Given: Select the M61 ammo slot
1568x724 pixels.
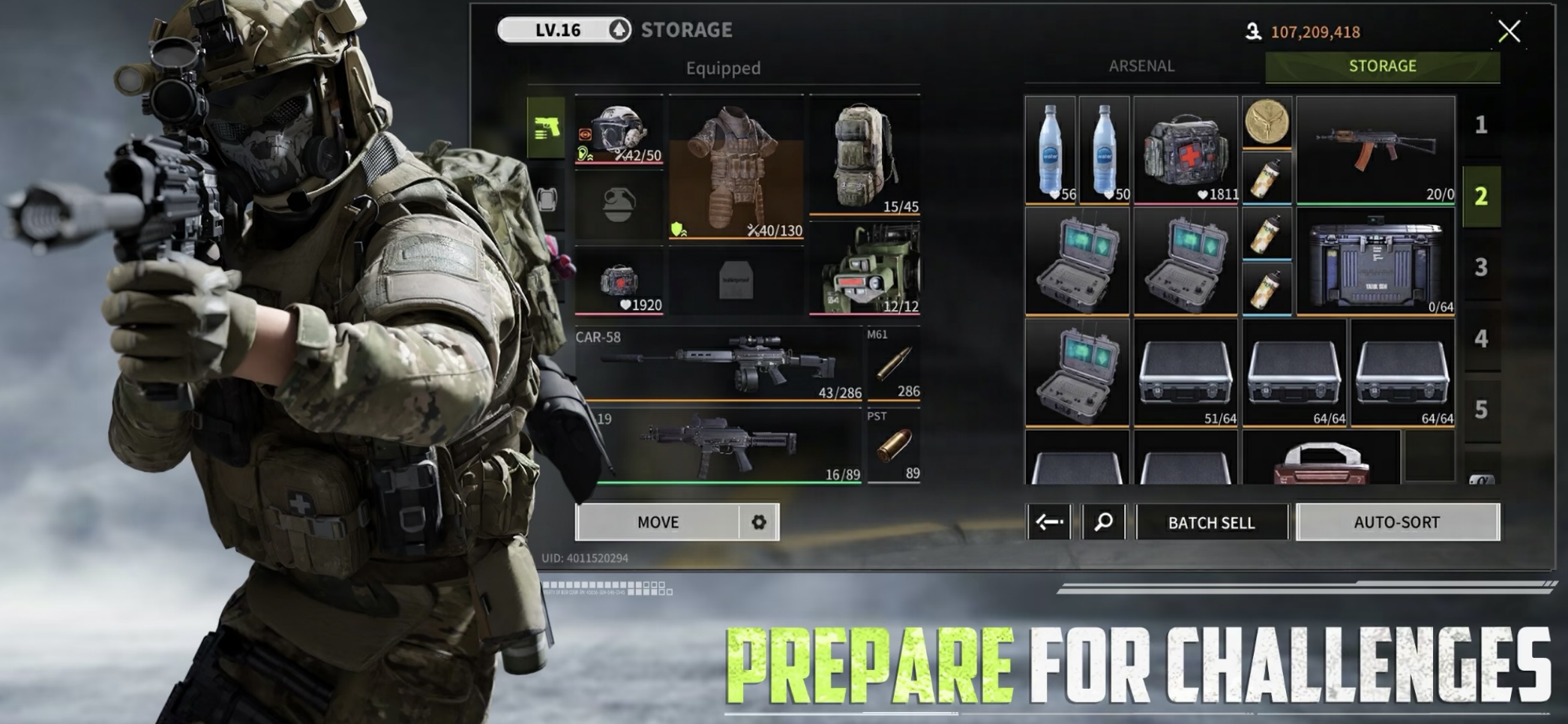Looking at the screenshot, I should [894, 365].
